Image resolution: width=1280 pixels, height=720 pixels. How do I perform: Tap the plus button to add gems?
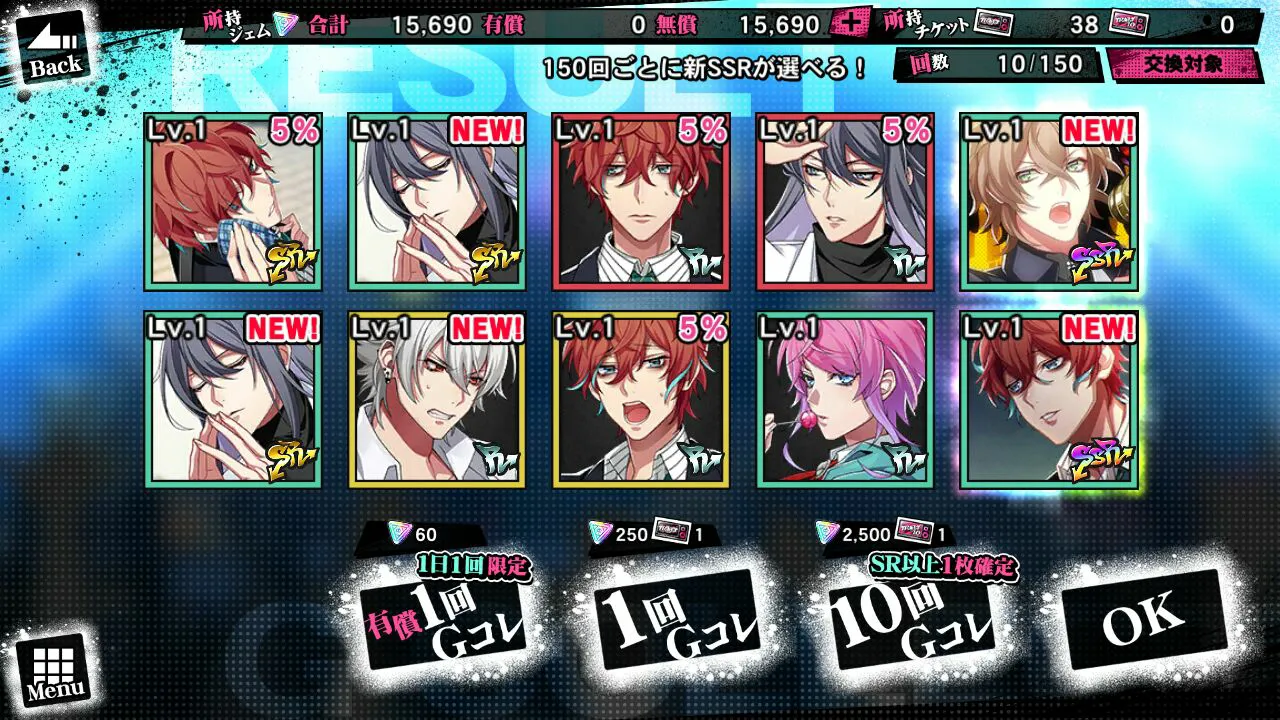click(x=850, y=24)
